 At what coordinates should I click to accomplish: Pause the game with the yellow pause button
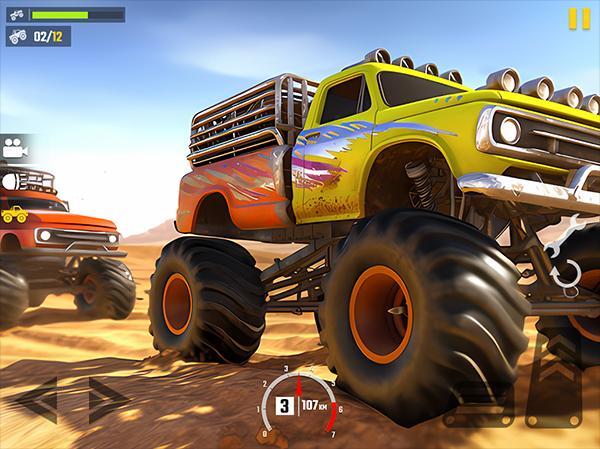click(578, 19)
